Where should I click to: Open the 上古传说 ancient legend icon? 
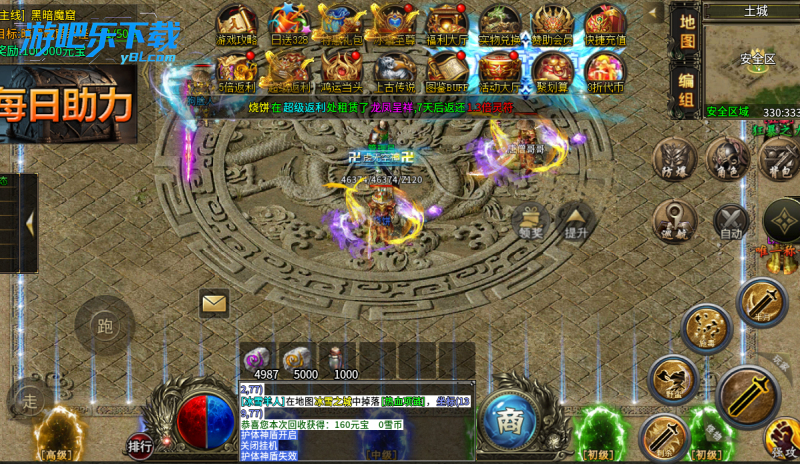pos(394,70)
